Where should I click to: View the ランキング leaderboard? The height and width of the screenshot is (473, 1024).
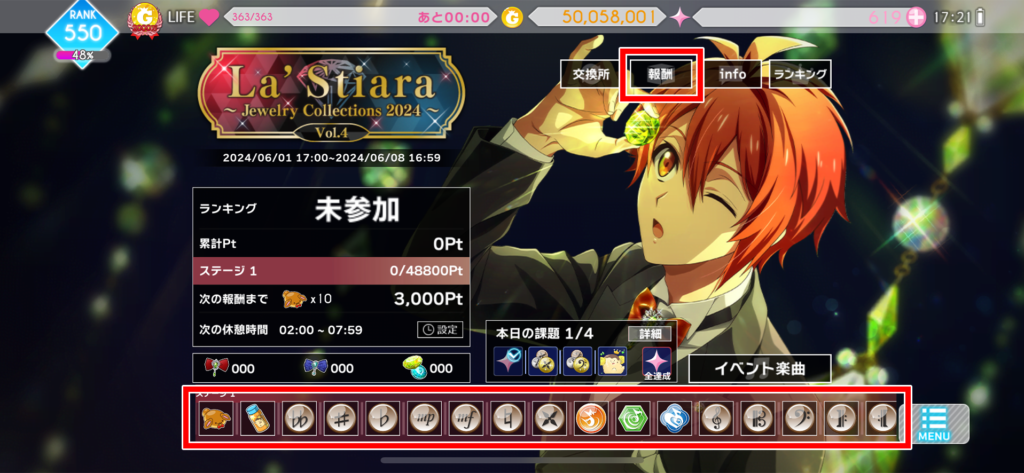tap(800, 75)
